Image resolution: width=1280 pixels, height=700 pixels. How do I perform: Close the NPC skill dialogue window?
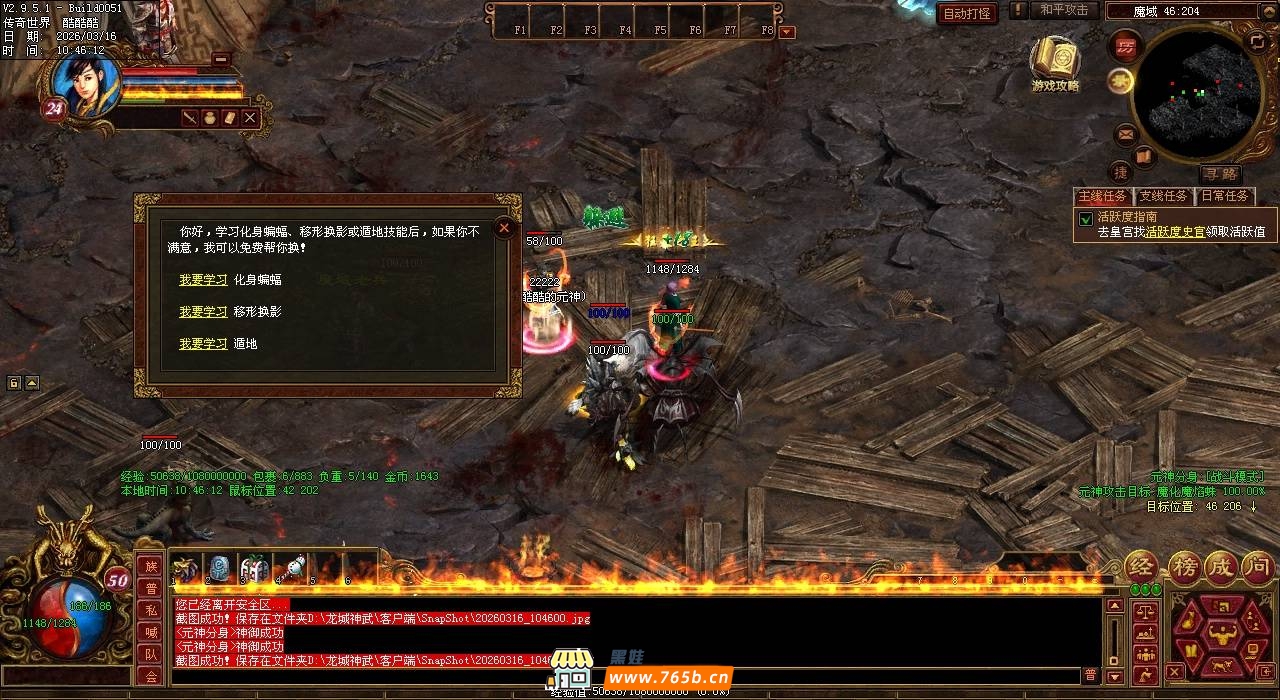pyautogui.click(x=505, y=228)
